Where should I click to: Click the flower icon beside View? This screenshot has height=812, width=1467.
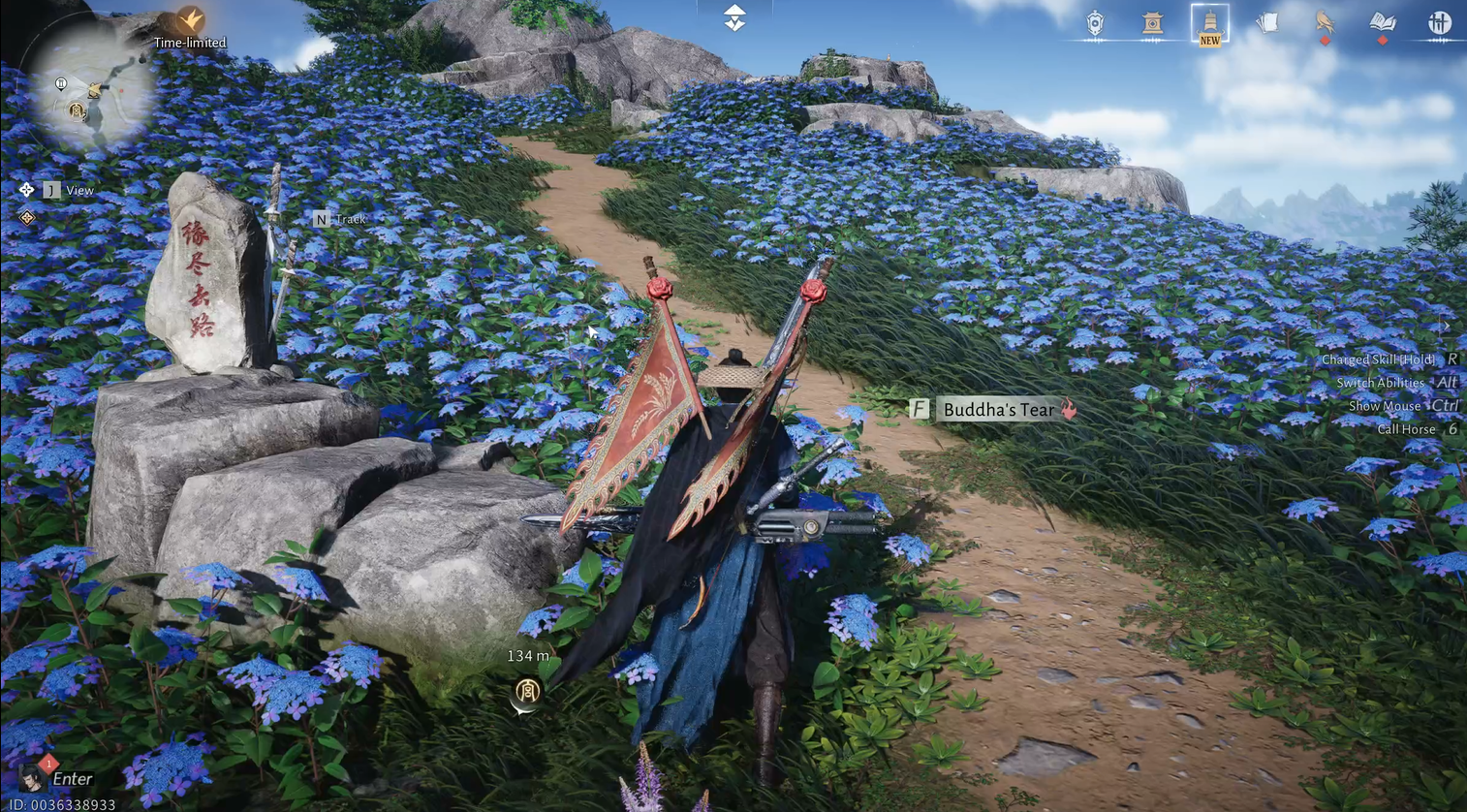tap(26, 190)
